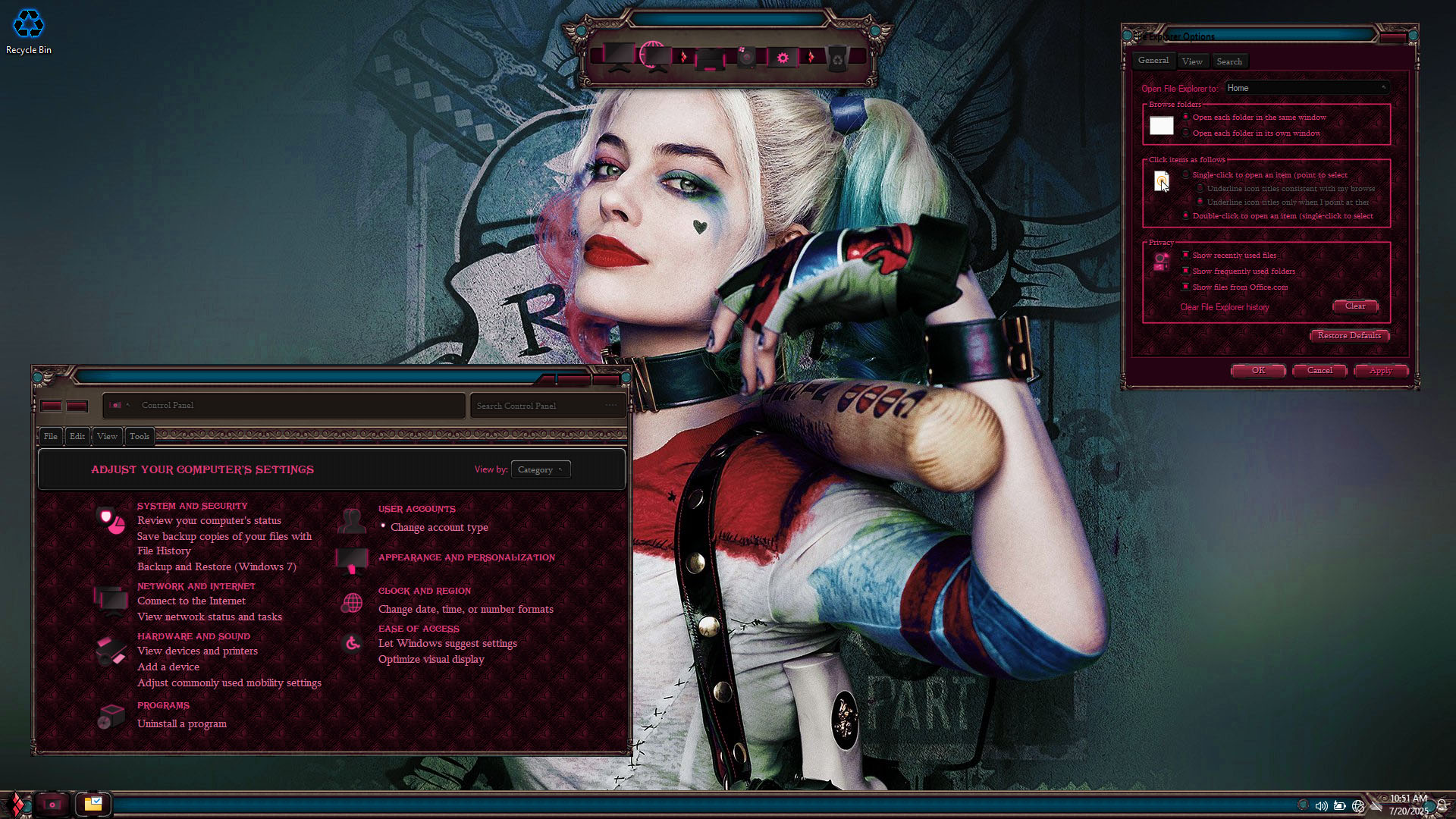This screenshot has width=1456, height=819.
Task: Select 'Open each folder in its own window'
Action: coord(1187,133)
